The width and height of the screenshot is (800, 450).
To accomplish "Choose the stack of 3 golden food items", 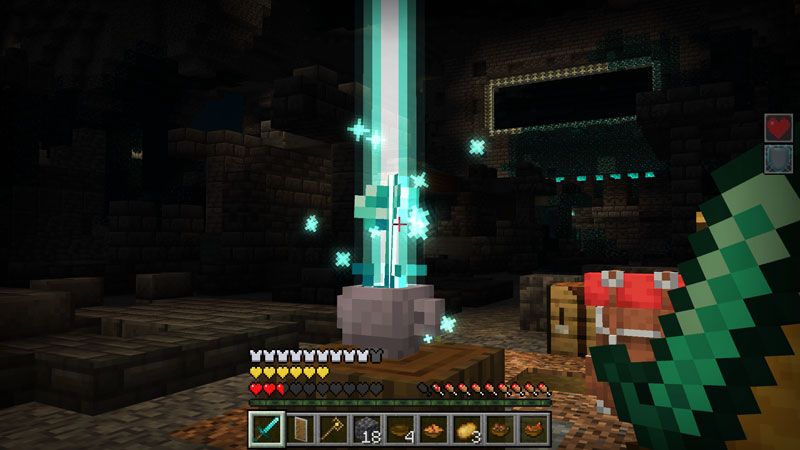I will (467, 428).
